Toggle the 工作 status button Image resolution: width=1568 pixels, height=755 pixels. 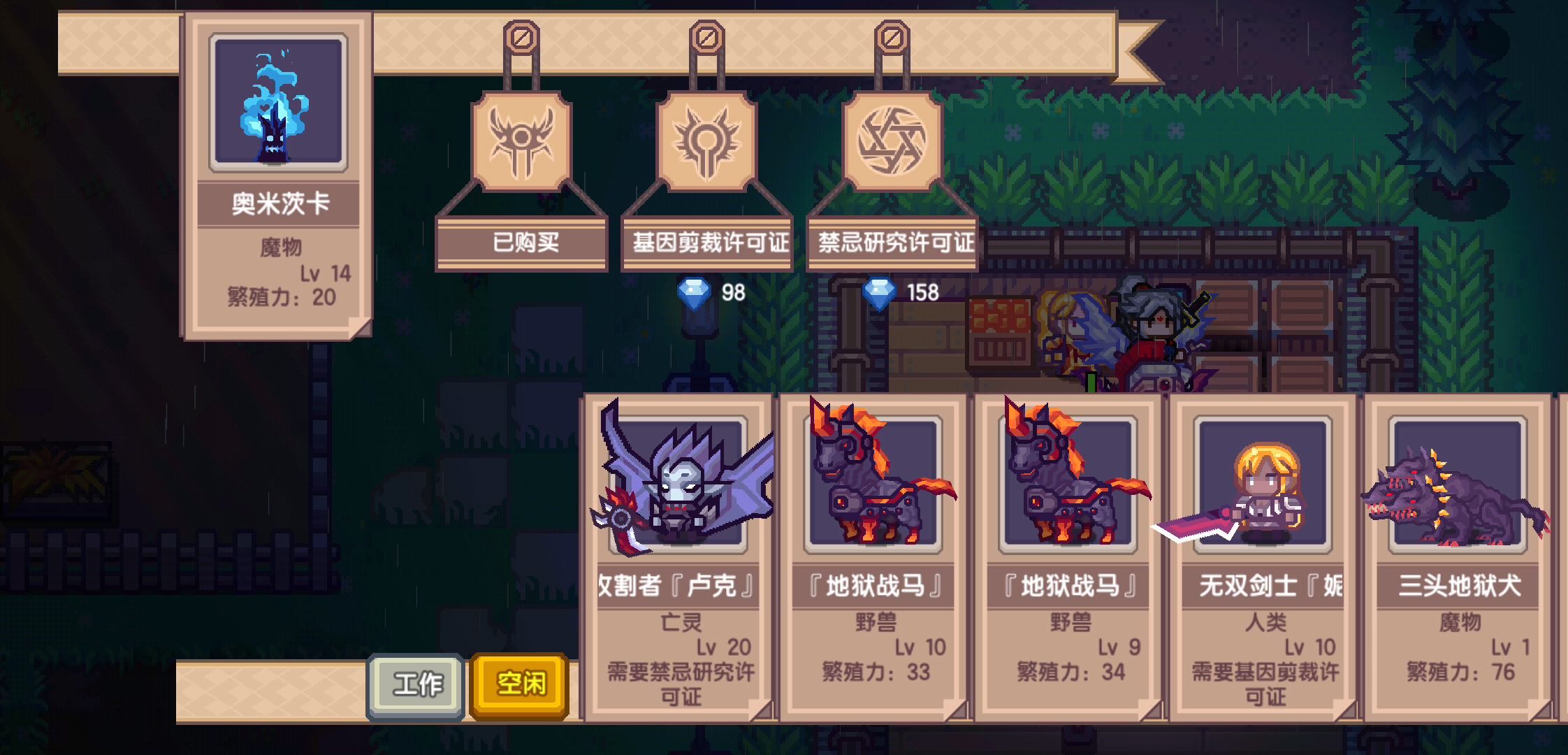(416, 683)
